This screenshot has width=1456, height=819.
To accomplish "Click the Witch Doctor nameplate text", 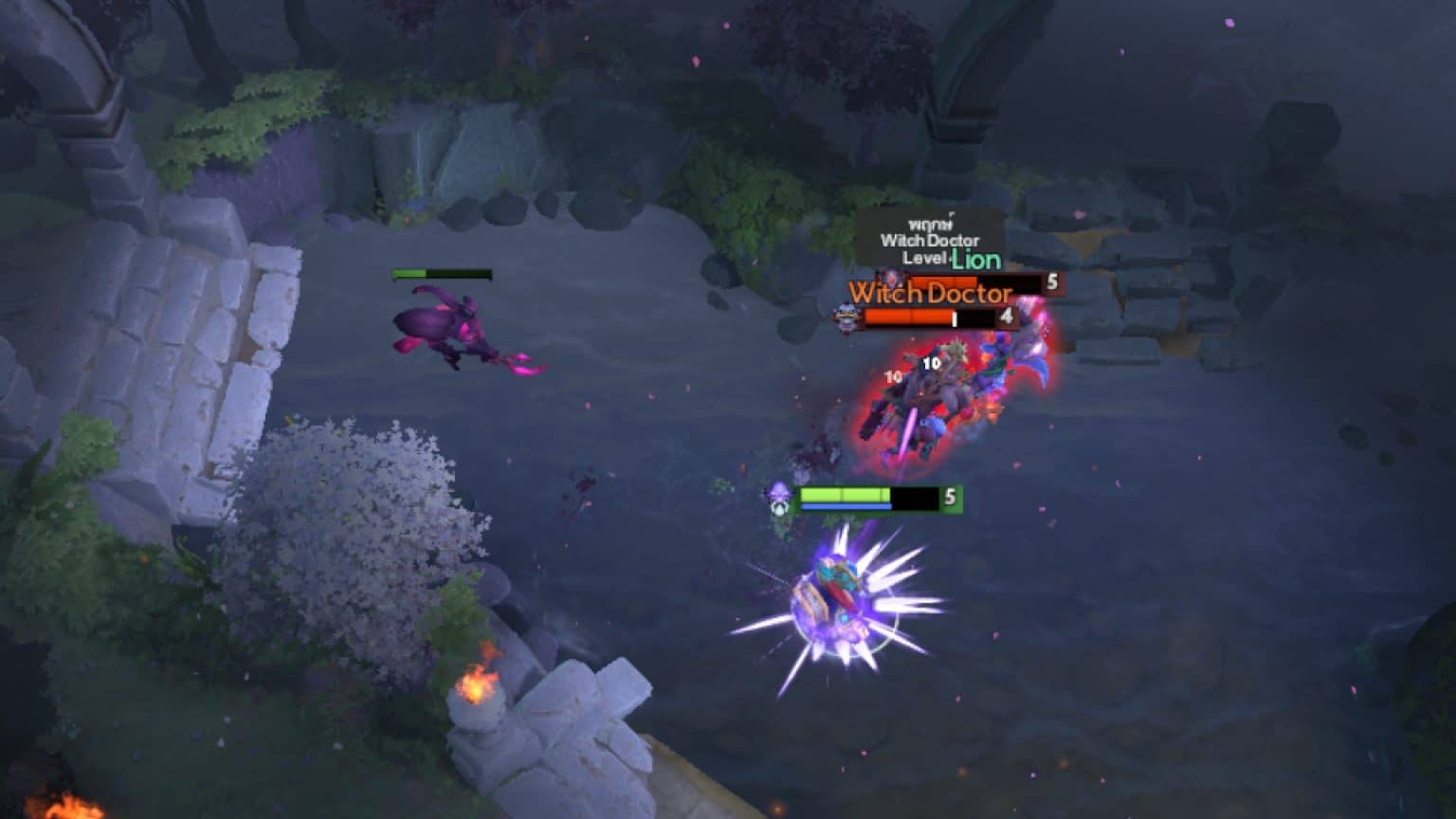I will click(x=932, y=293).
